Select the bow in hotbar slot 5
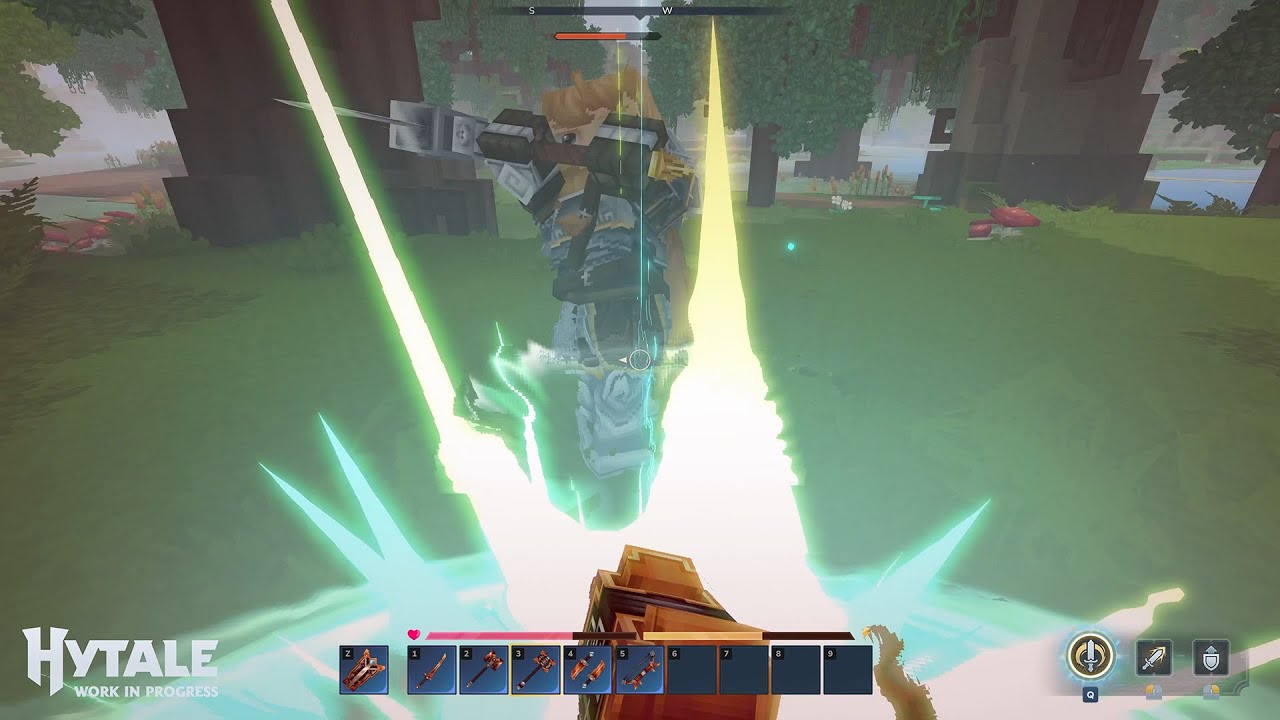Image resolution: width=1280 pixels, height=720 pixels. (639, 668)
